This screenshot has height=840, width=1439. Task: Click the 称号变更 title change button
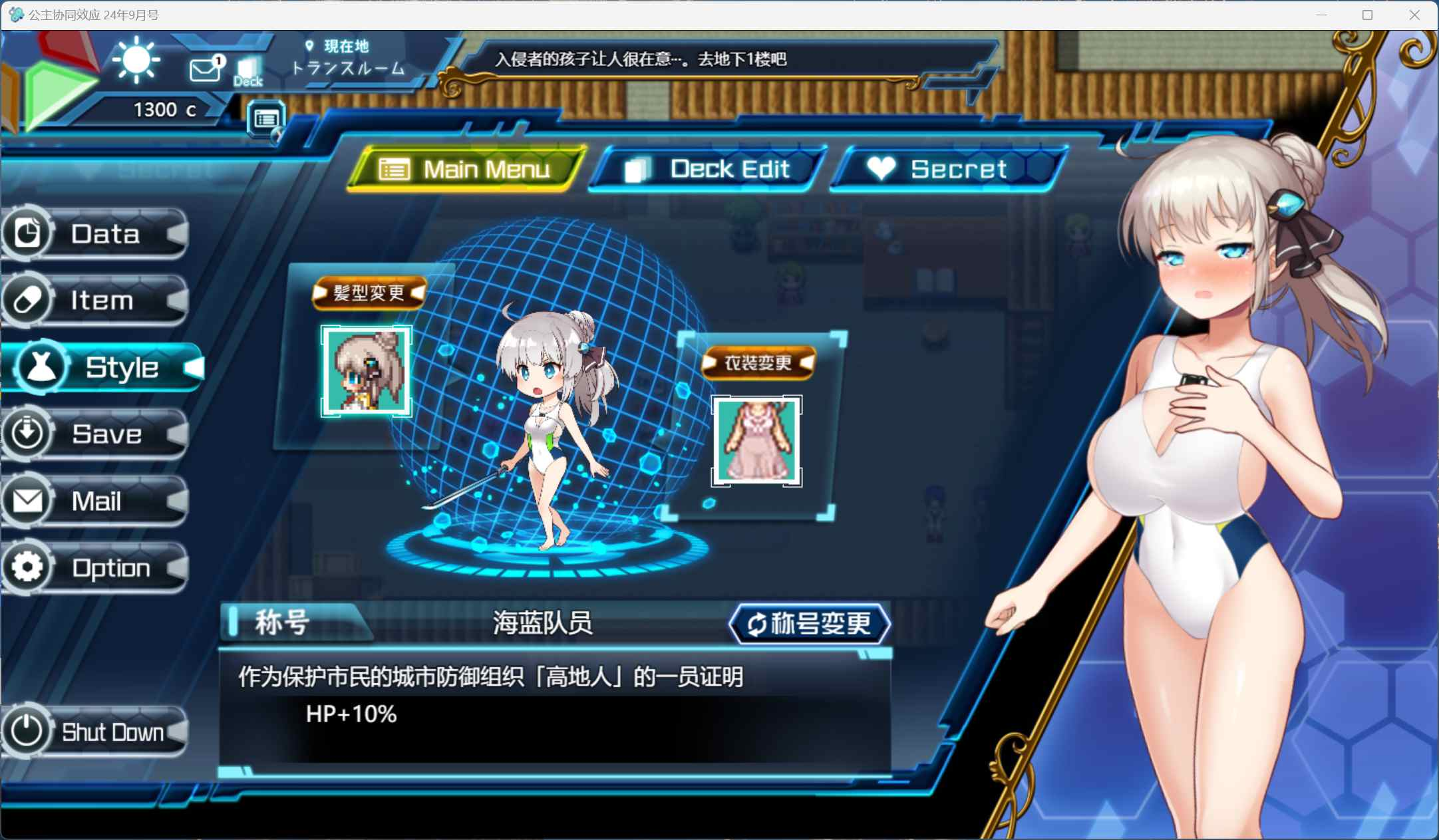[810, 624]
